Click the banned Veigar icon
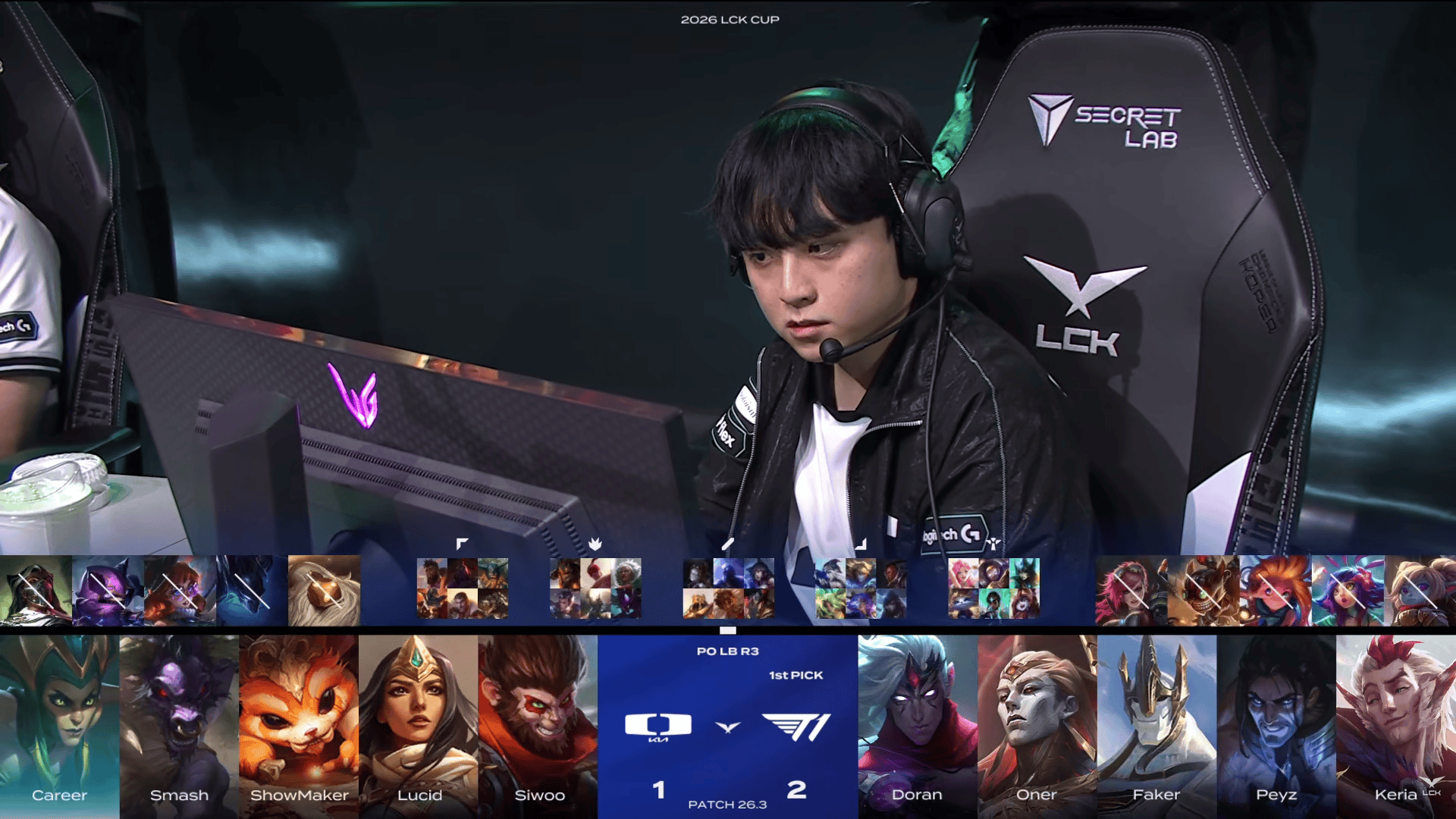Viewport: 1456px width, 819px height. pos(108,591)
